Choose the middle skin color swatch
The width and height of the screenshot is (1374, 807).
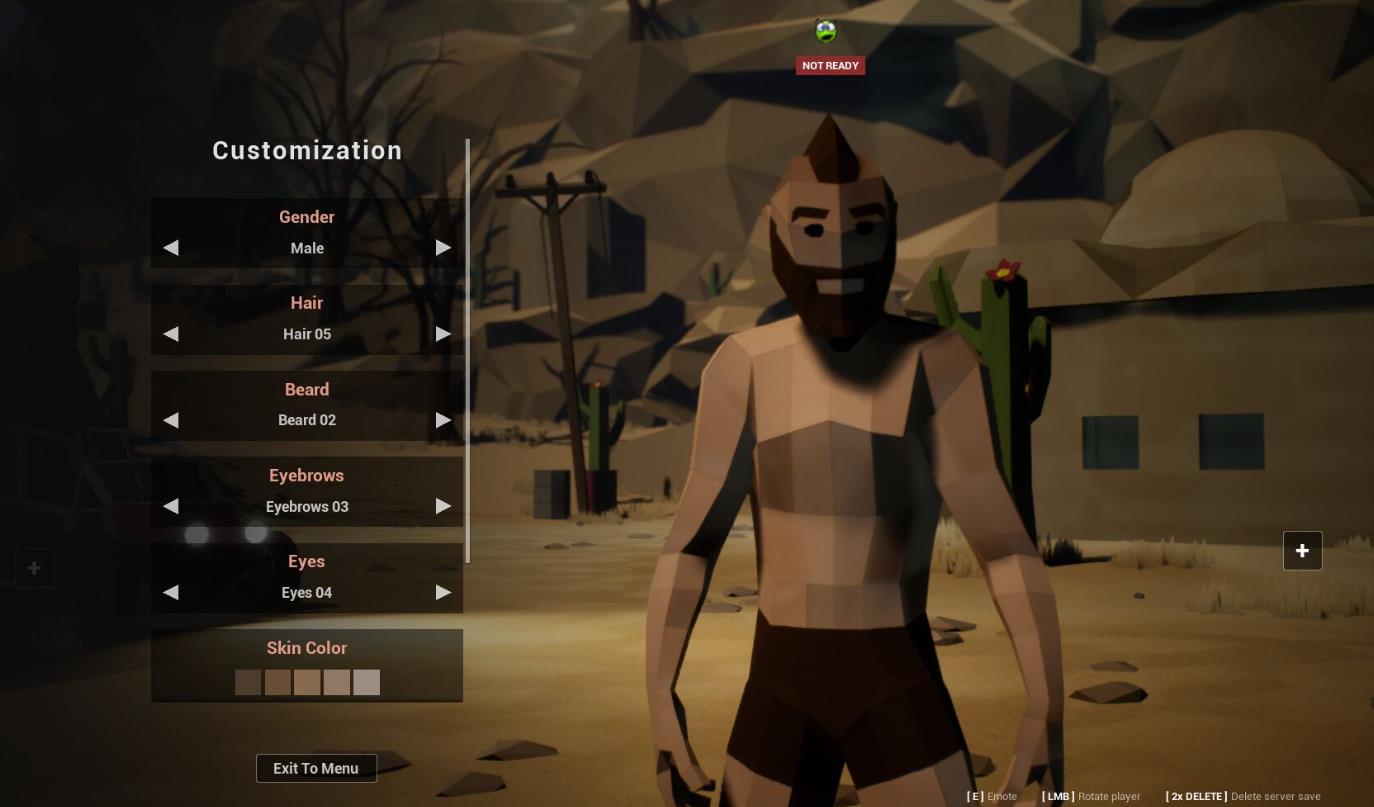coord(307,682)
